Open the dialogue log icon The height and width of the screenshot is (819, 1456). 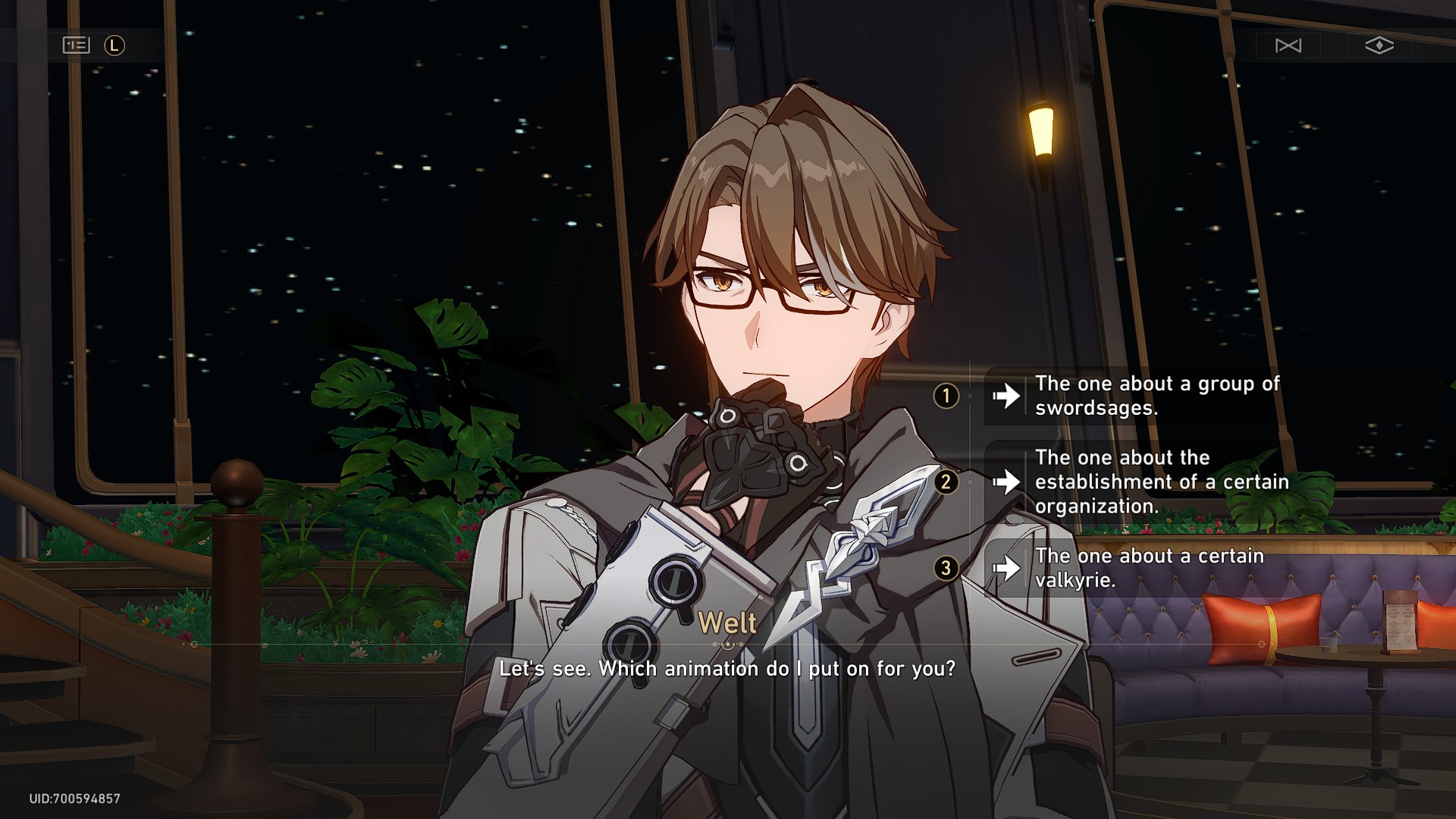pyautogui.click(x=76, y=45)
